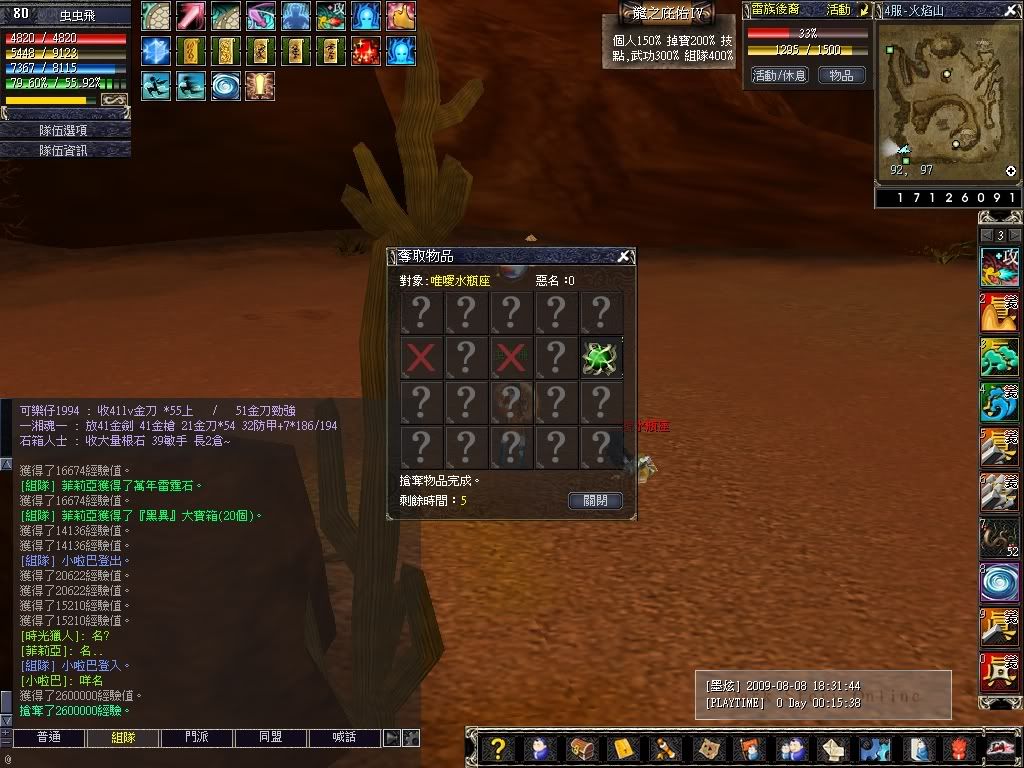Open the 隊伍資訊 party info panel

(x=66, y=150)
